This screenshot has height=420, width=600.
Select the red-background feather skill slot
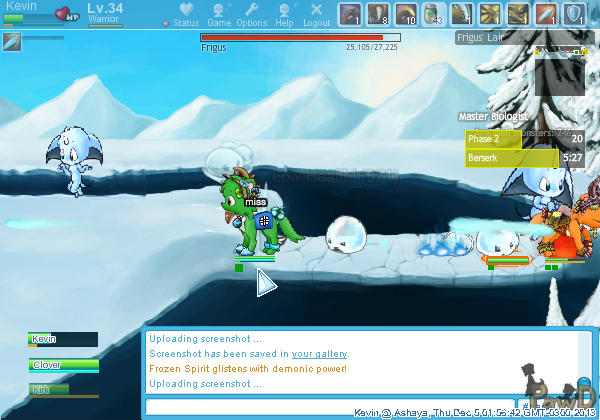pos(547,14)
